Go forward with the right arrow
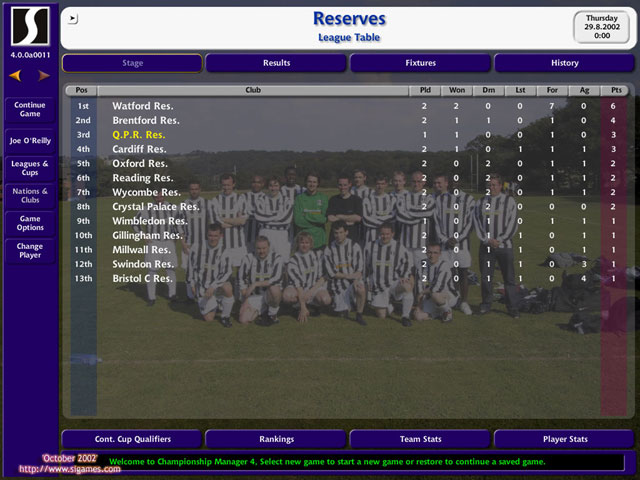The image size is (640, 480). [43, 75]
